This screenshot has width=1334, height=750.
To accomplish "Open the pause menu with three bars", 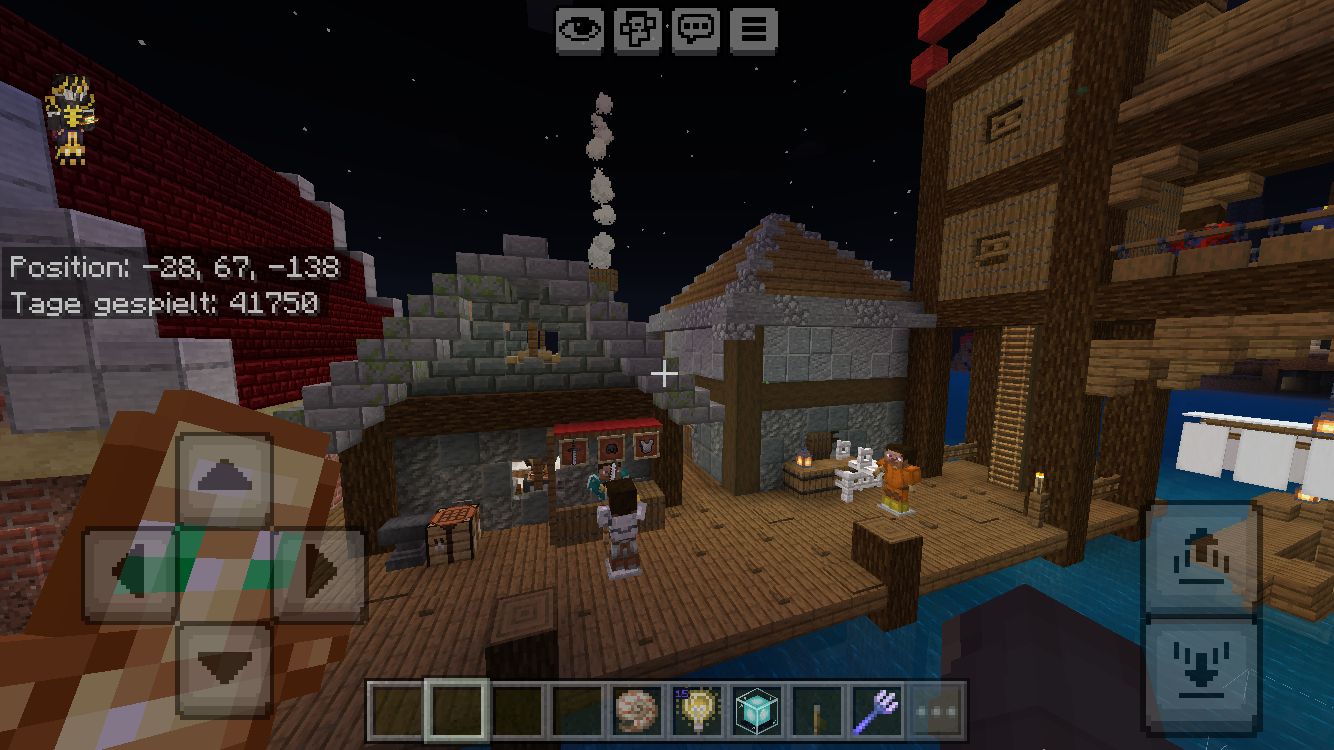I will pyautogui.click(x=754, y=30).
